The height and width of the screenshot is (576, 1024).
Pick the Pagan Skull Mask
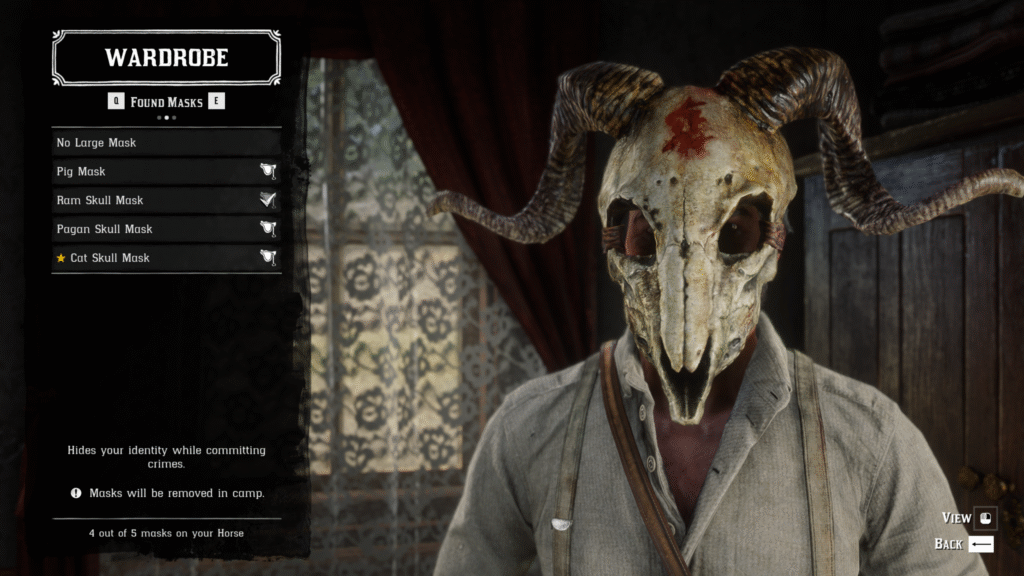166,229
